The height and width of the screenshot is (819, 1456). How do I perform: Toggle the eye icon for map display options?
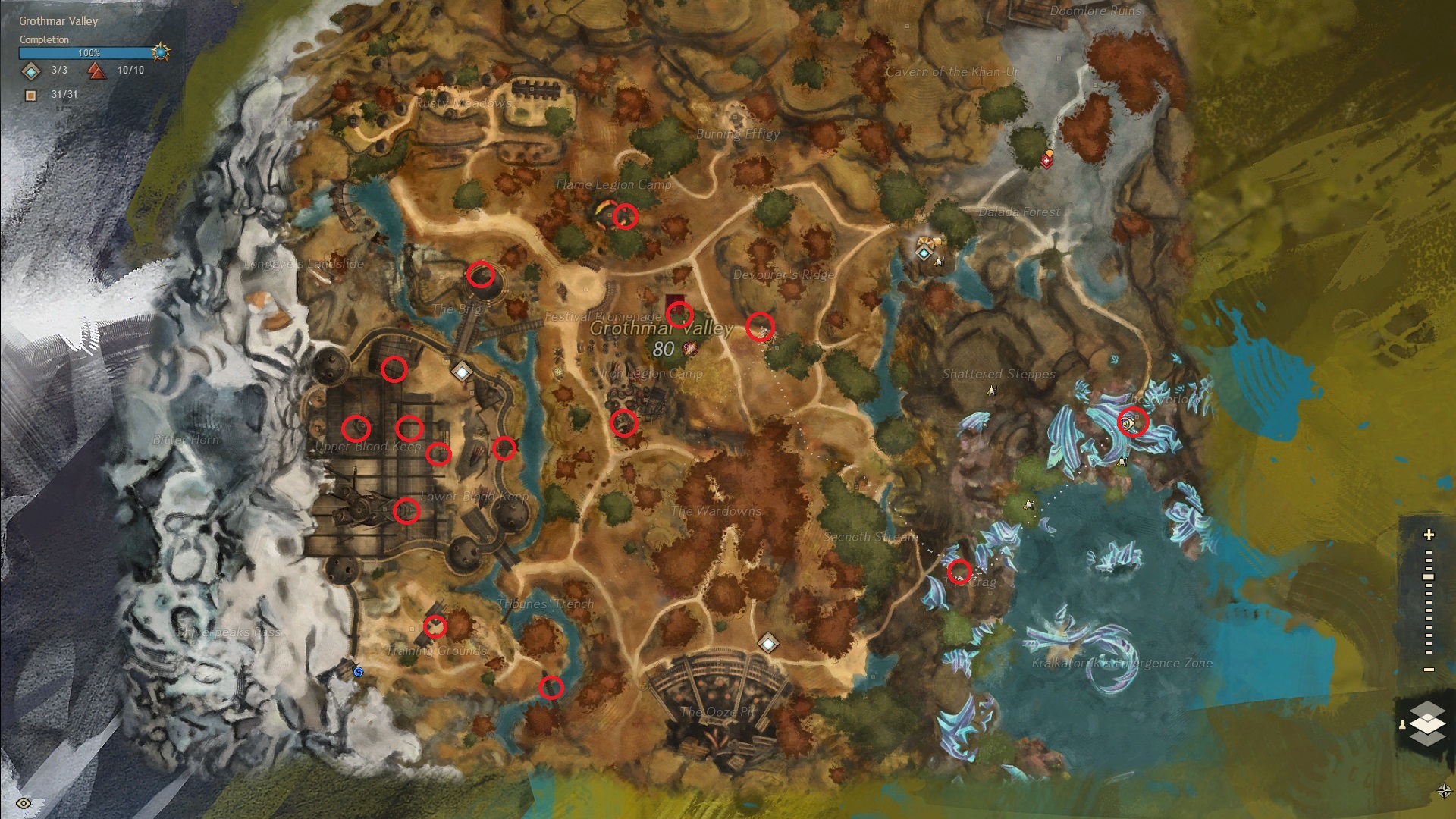(24, 803)
